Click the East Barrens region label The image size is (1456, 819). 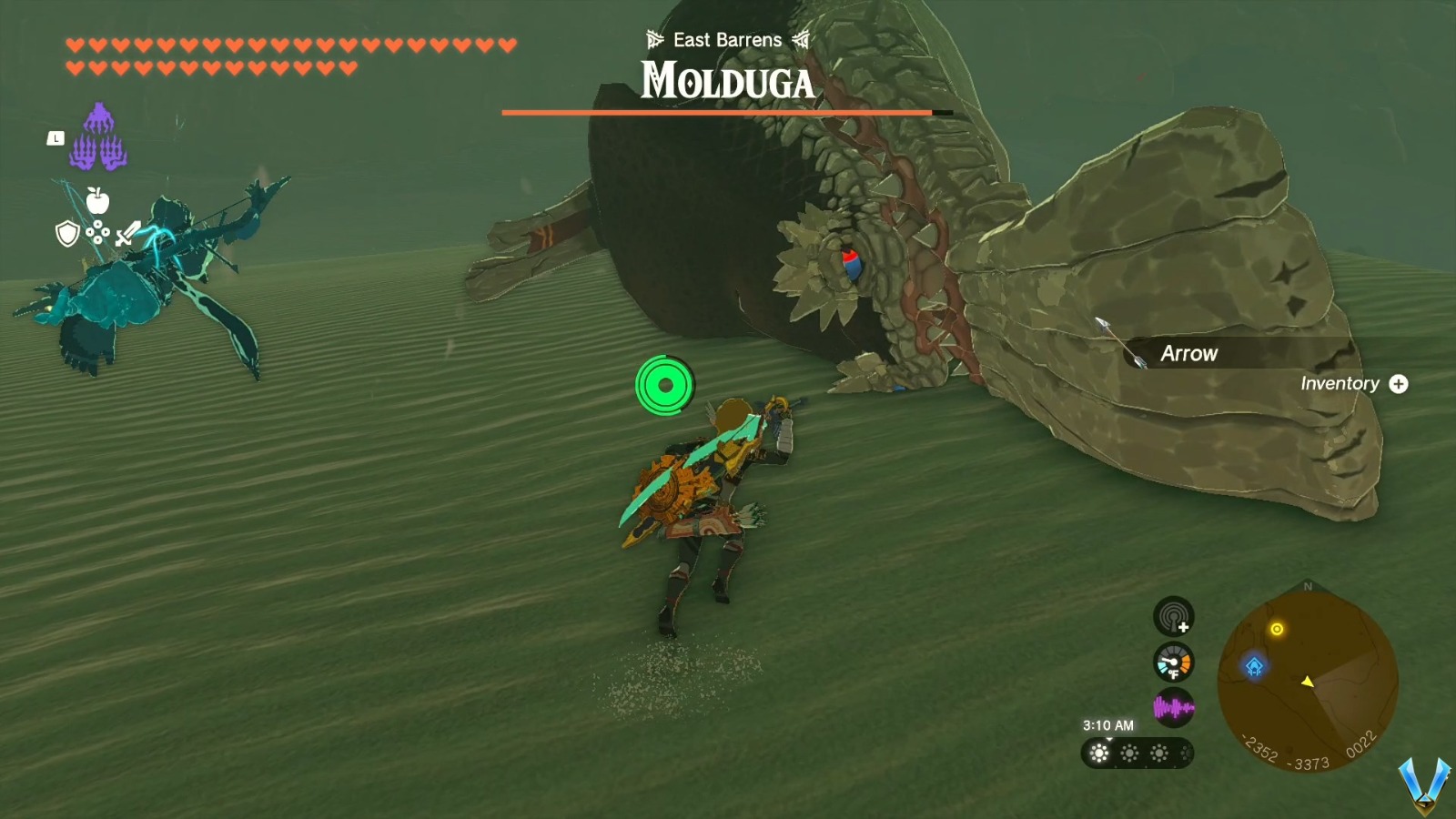725,39
